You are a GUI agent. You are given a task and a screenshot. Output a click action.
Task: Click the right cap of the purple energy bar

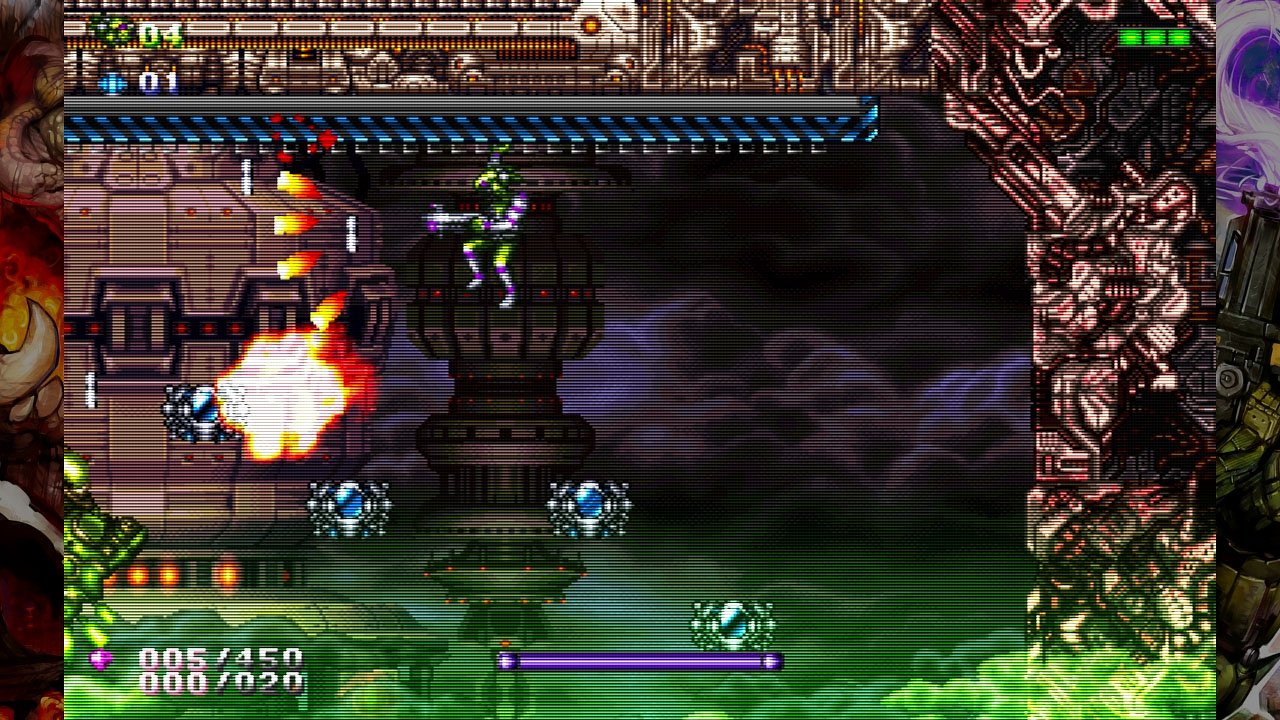[770, 662]
